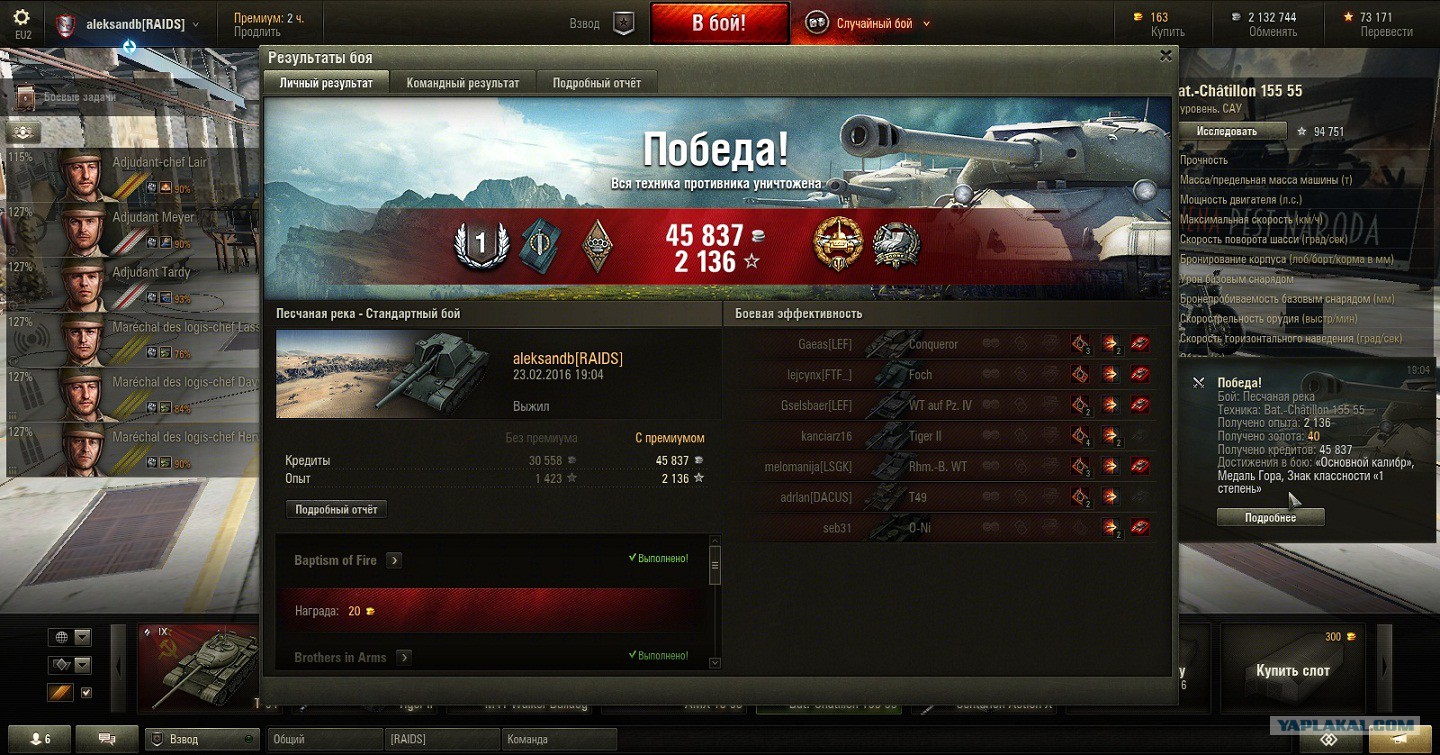Close the battle results window
This screenshot has height=755, width=1440.
[1165, 57]
